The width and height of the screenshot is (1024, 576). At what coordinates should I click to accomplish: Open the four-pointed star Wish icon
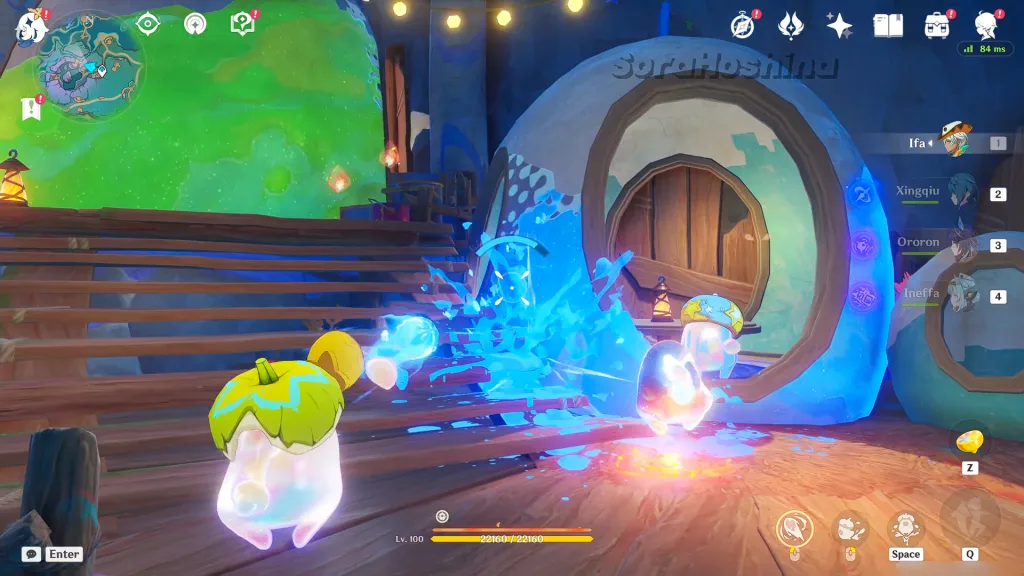[x=840, y=25]
